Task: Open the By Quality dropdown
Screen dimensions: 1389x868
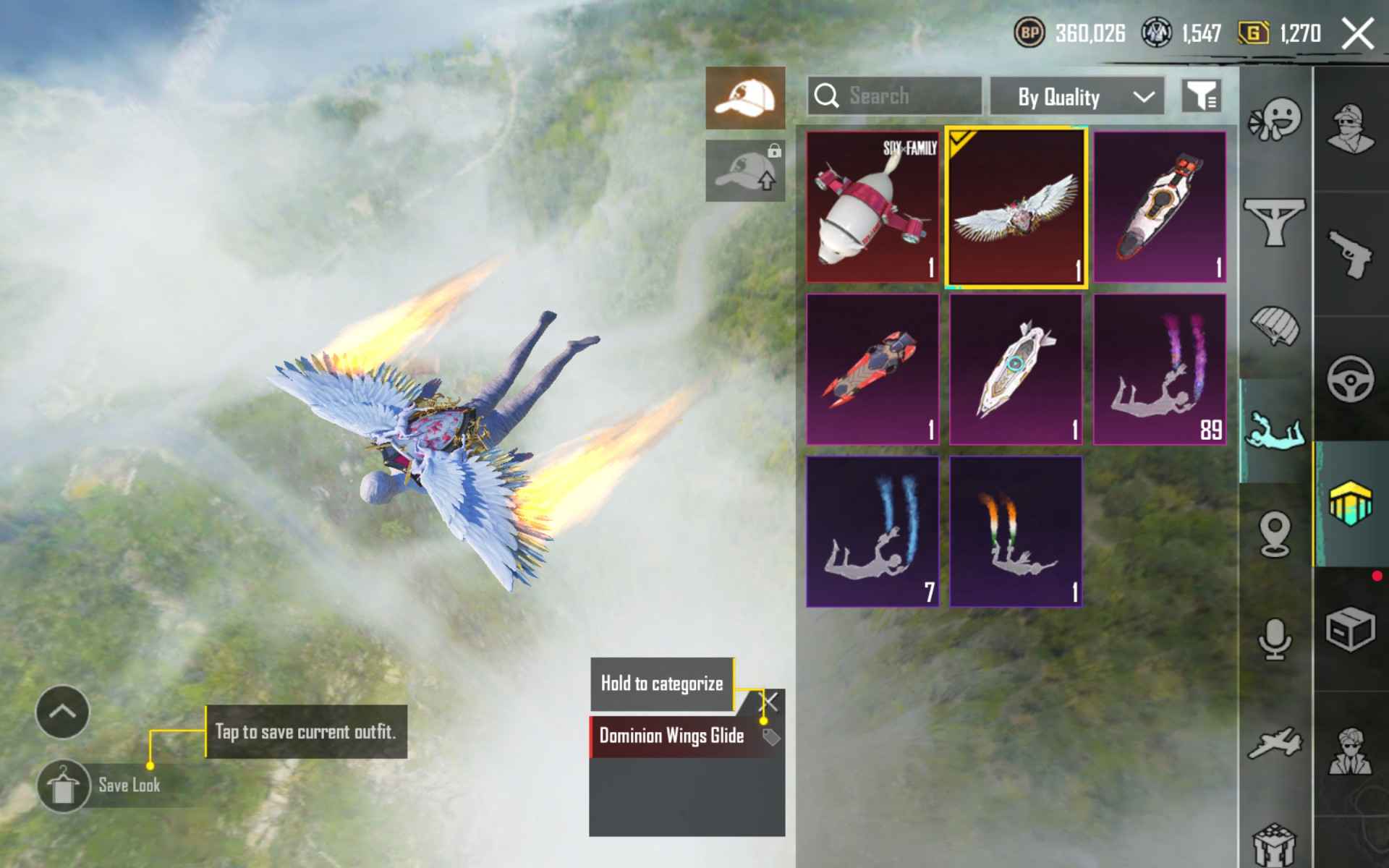Action: 1076,96
